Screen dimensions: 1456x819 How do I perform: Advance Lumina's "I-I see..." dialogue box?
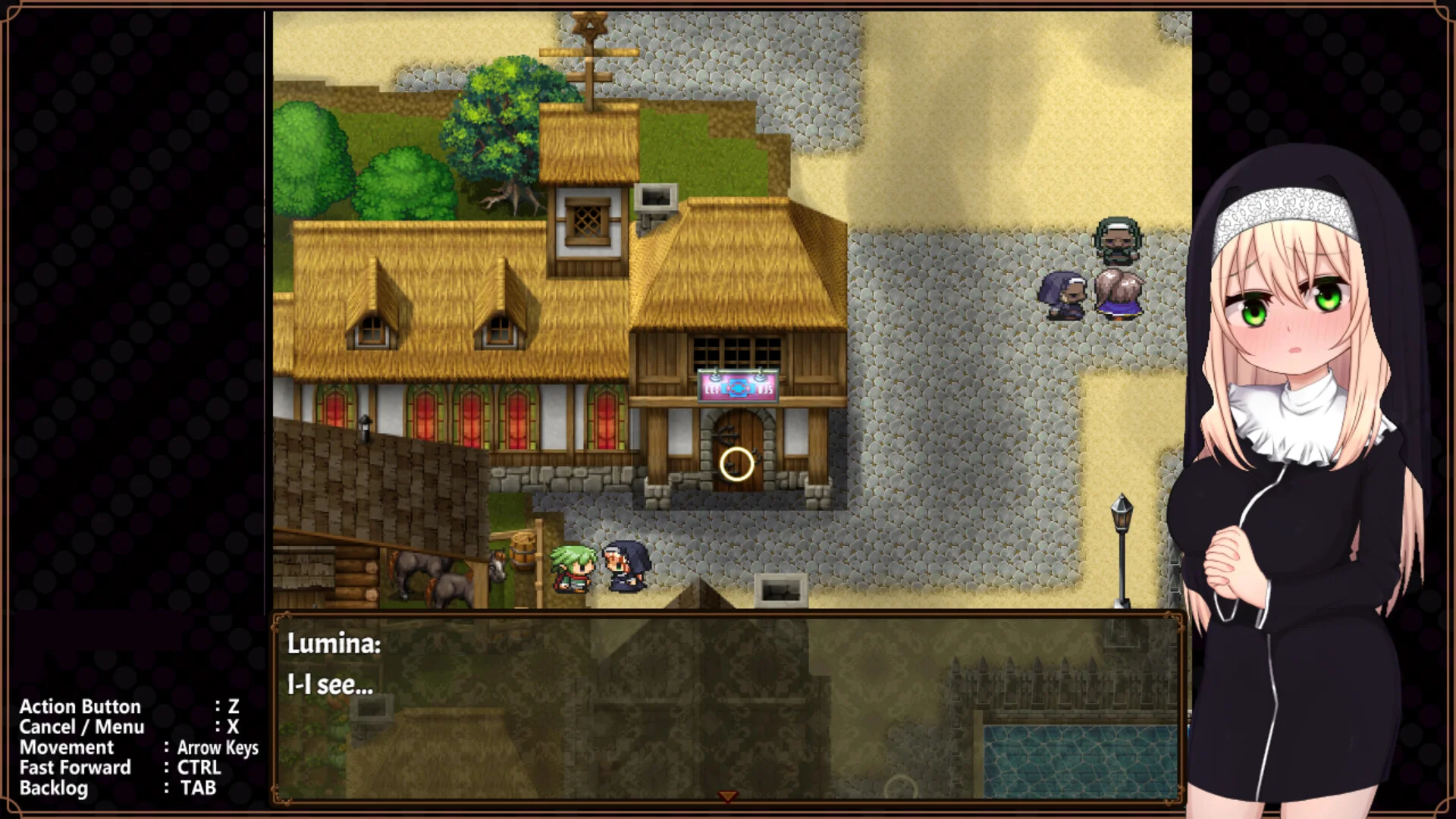coord(726,707)
